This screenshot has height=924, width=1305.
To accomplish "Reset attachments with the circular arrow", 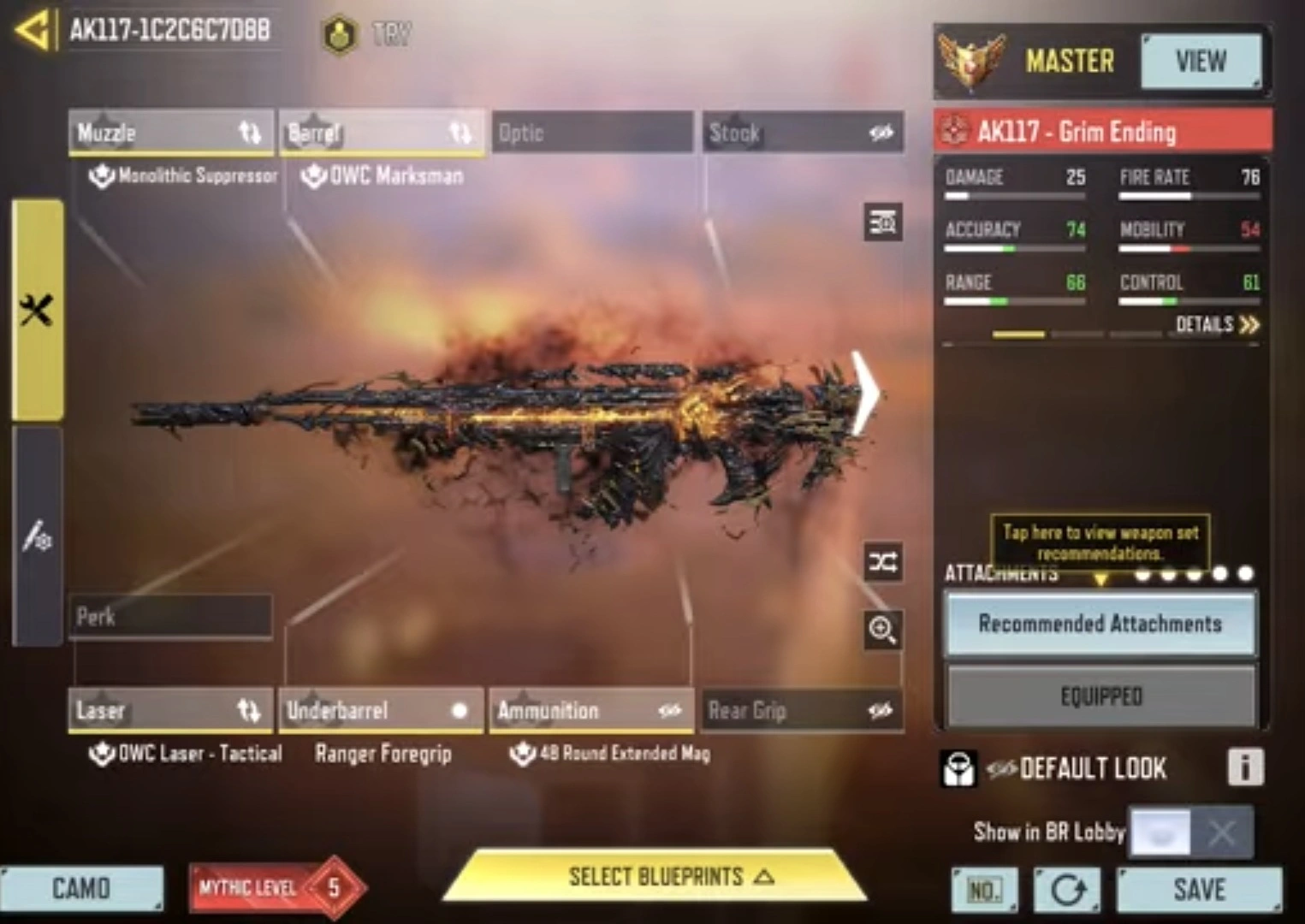I will click(x=1067, y=891).
